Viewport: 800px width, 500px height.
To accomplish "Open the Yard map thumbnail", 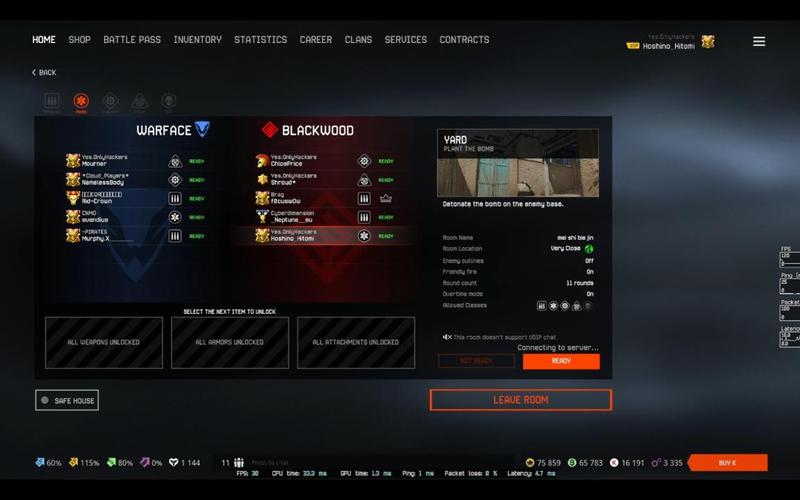I will tap(518, 163).
